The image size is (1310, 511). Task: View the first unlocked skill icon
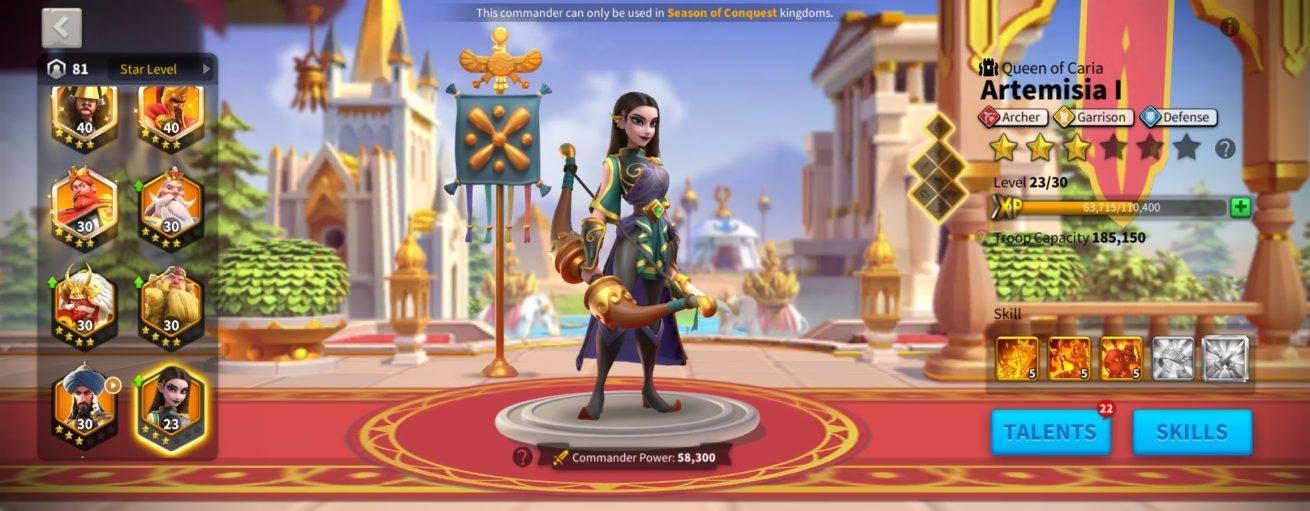(x=1017, y=358)
